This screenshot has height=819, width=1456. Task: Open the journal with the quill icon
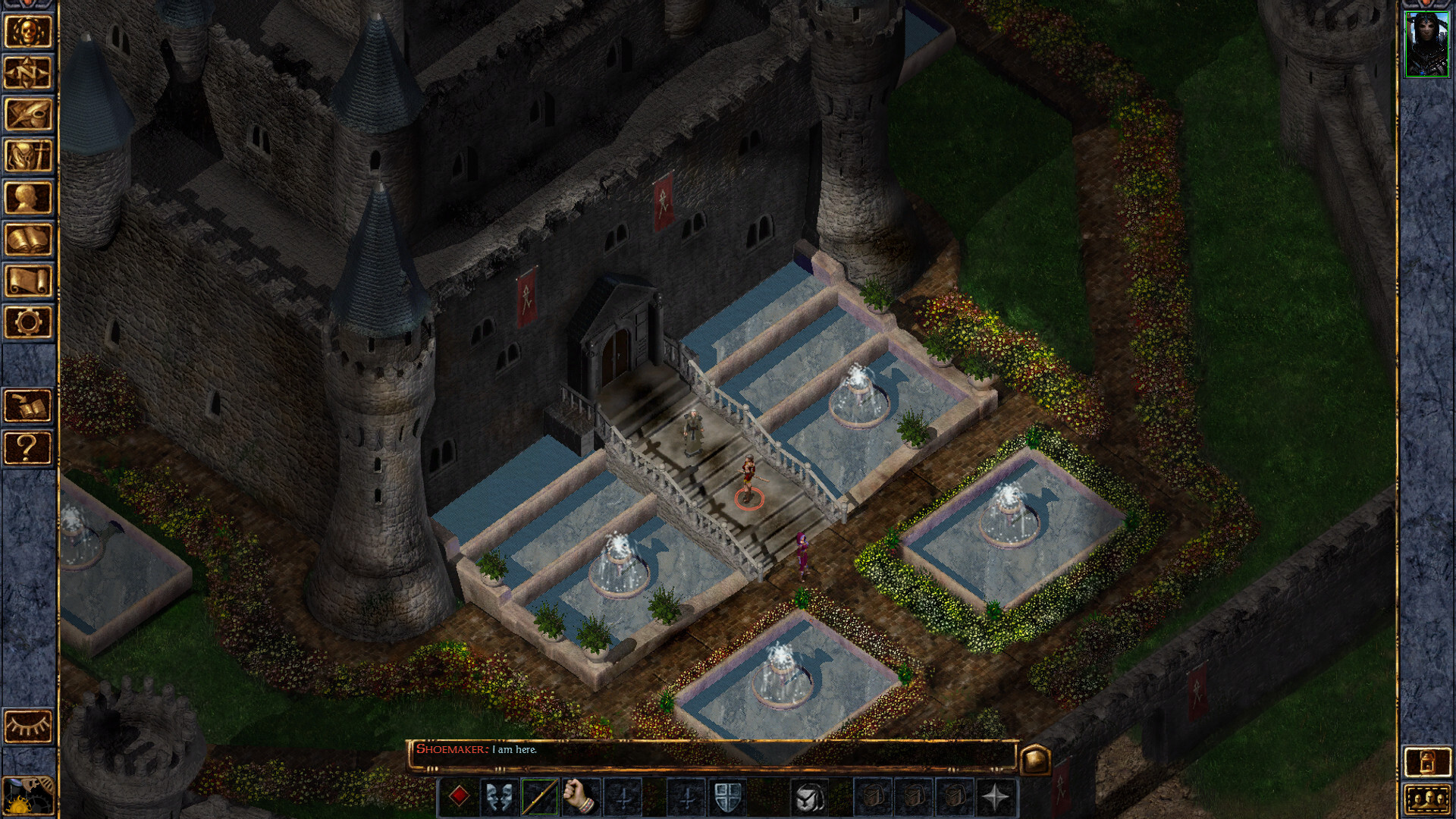[28, 115]
